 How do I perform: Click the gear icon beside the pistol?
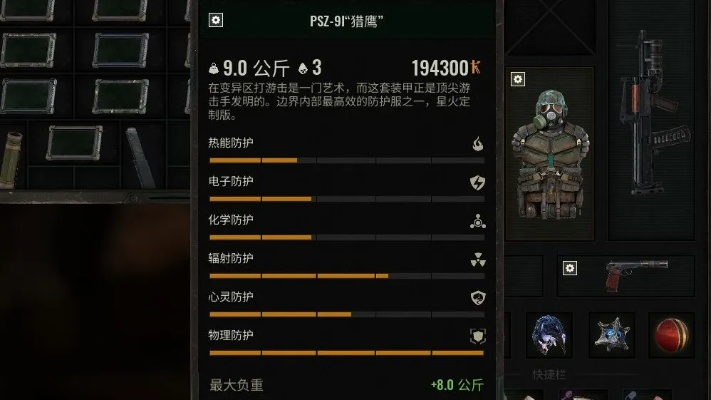[x=570, y=267]
